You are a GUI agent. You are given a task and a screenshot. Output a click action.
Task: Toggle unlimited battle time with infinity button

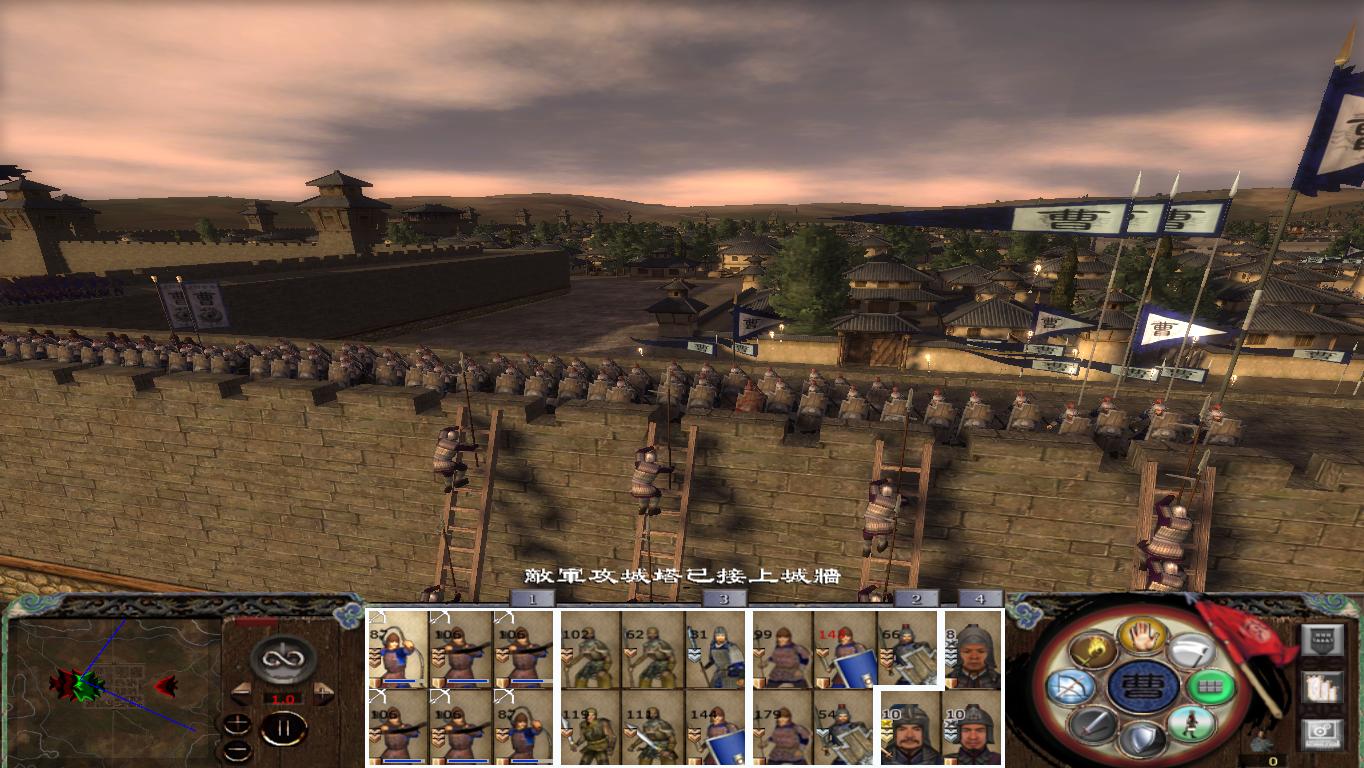pyautogui.click(x=281, y=659)
